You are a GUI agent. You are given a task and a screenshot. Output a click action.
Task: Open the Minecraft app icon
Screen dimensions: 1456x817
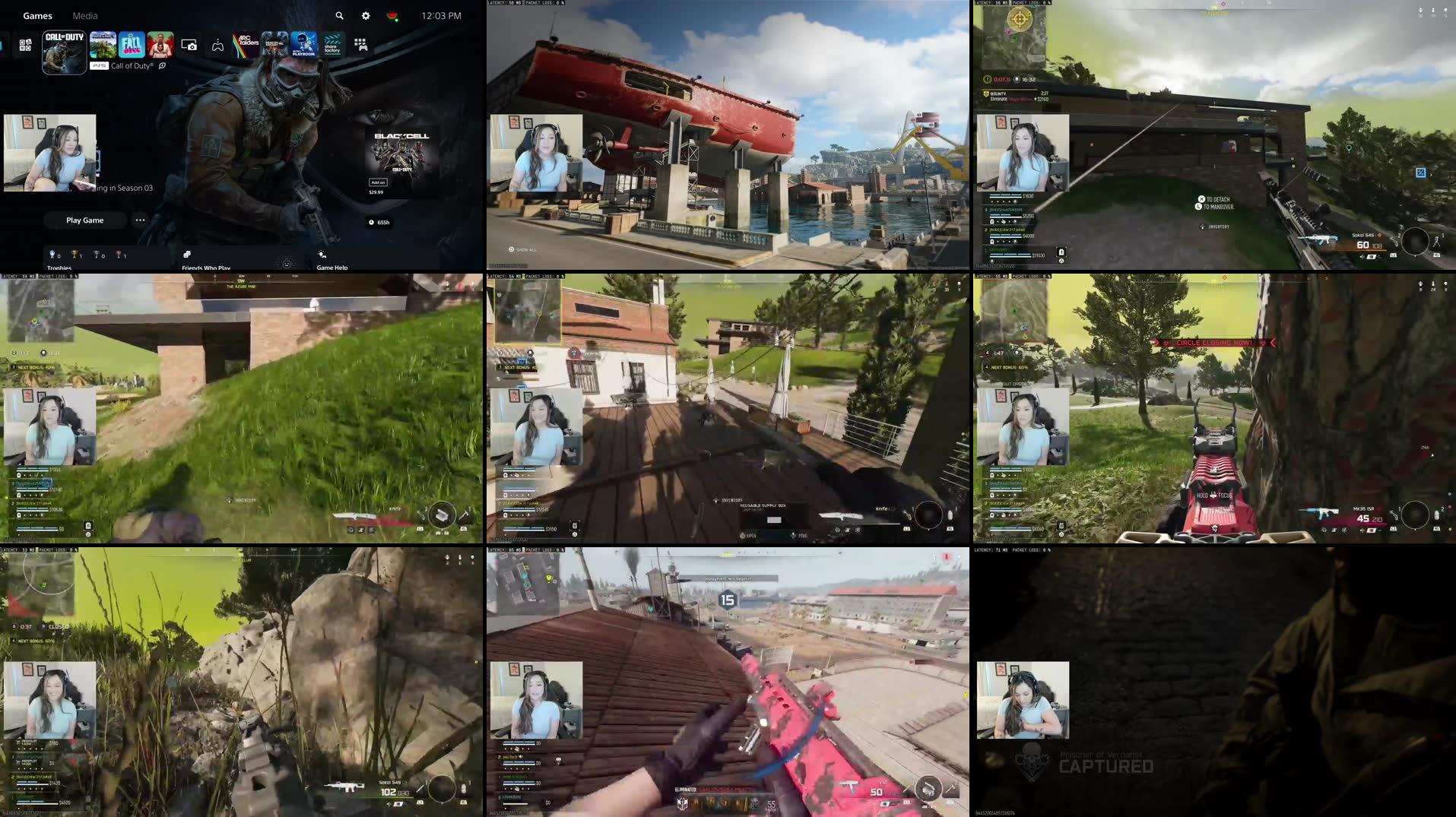coord(102,44)
